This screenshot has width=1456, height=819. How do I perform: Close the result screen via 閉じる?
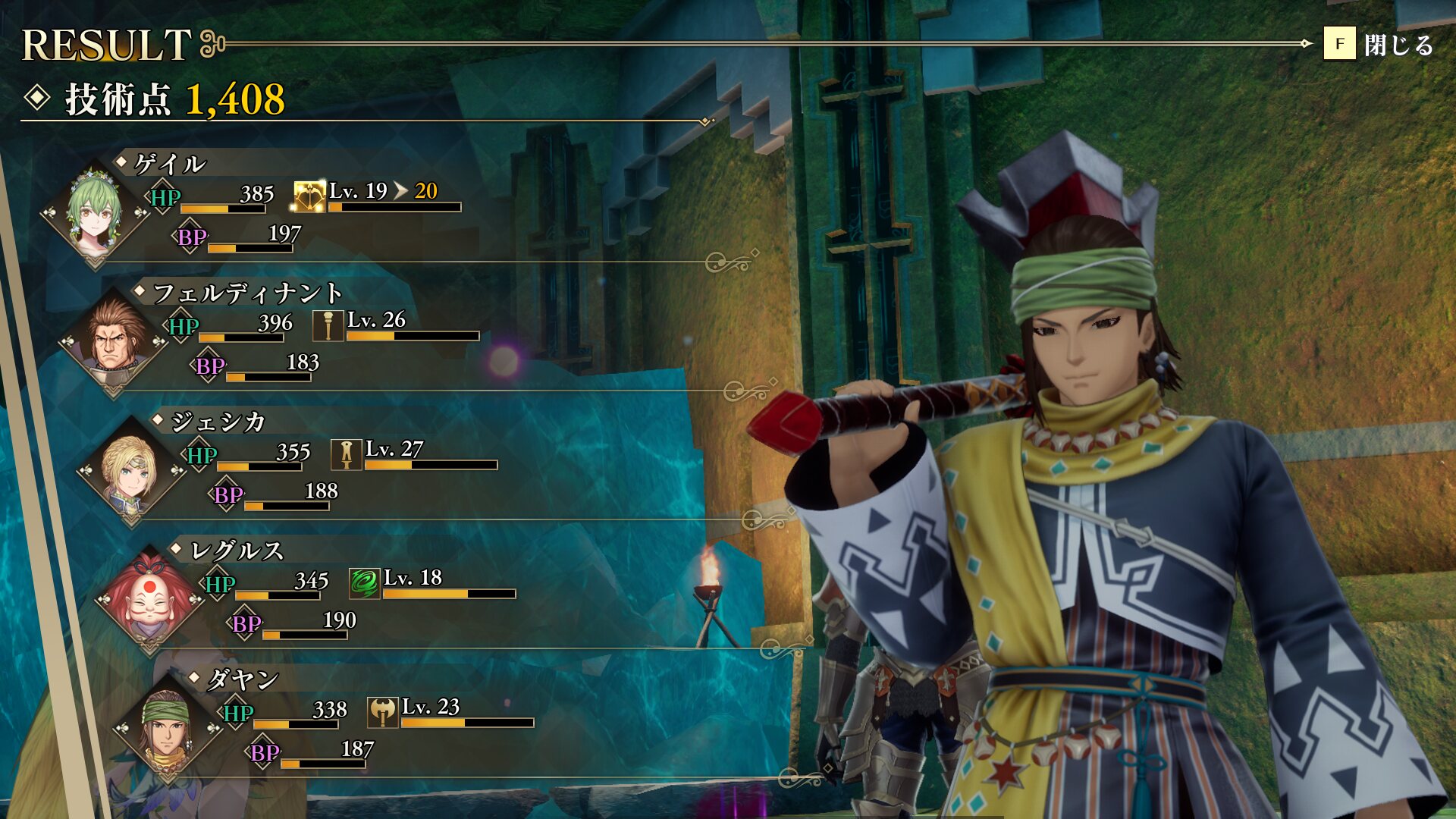click(1379, 45)
